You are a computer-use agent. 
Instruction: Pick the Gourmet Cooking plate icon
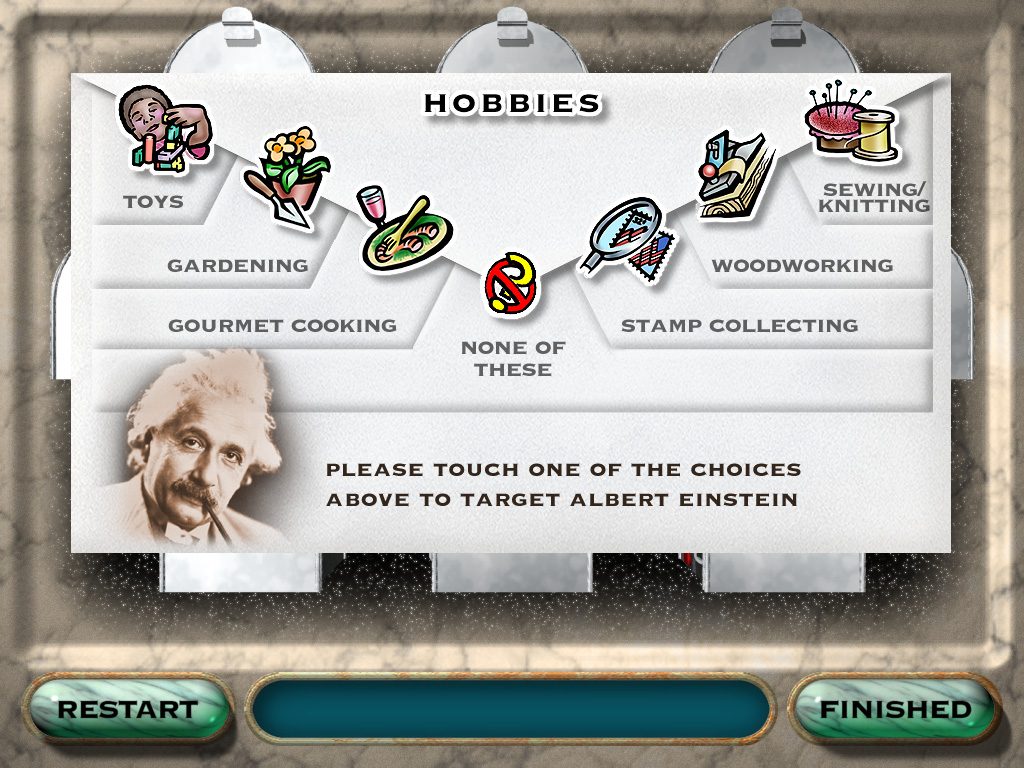pos(404,233)
